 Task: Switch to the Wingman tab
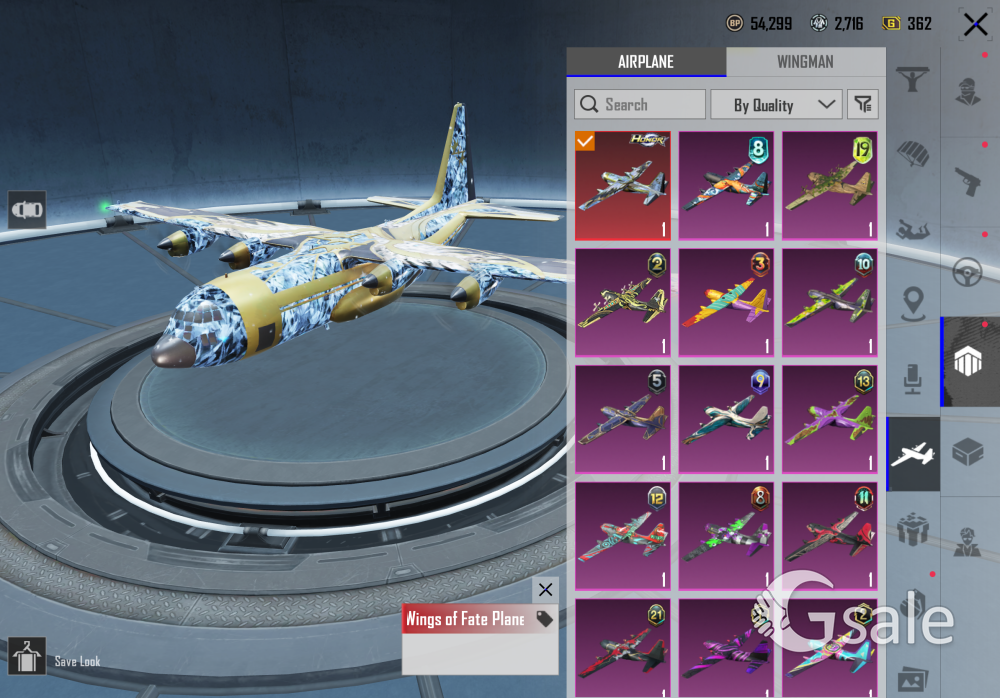(x=805, y=62)
